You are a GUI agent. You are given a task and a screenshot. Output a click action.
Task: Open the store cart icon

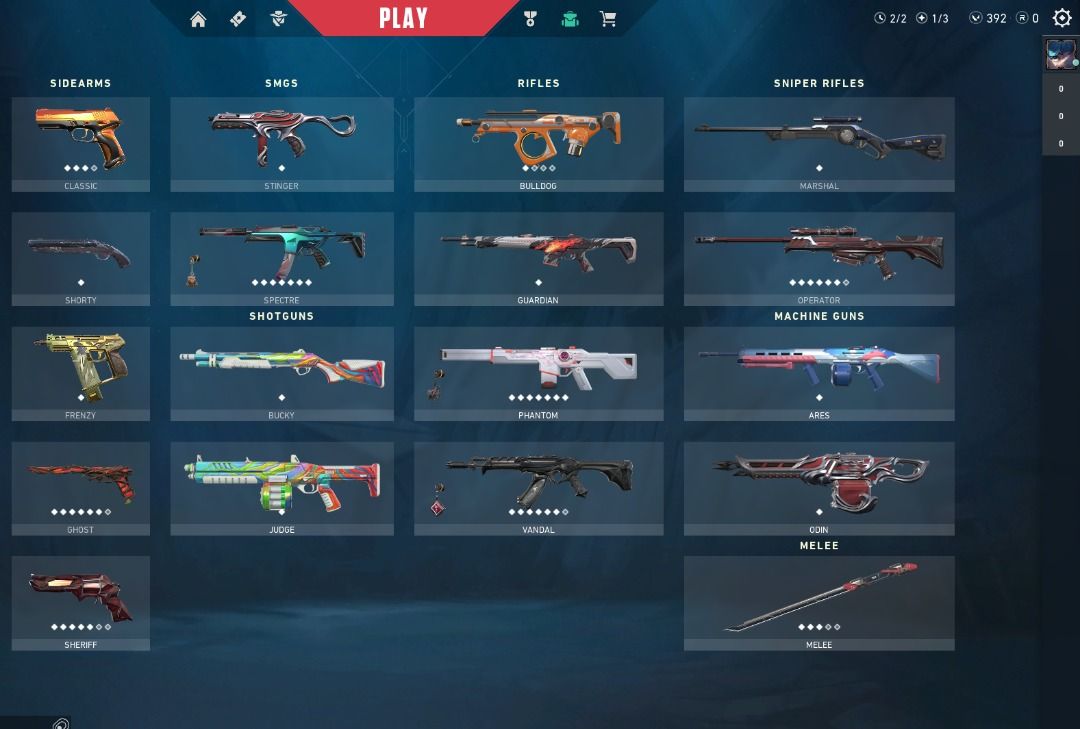click(607, 19)
